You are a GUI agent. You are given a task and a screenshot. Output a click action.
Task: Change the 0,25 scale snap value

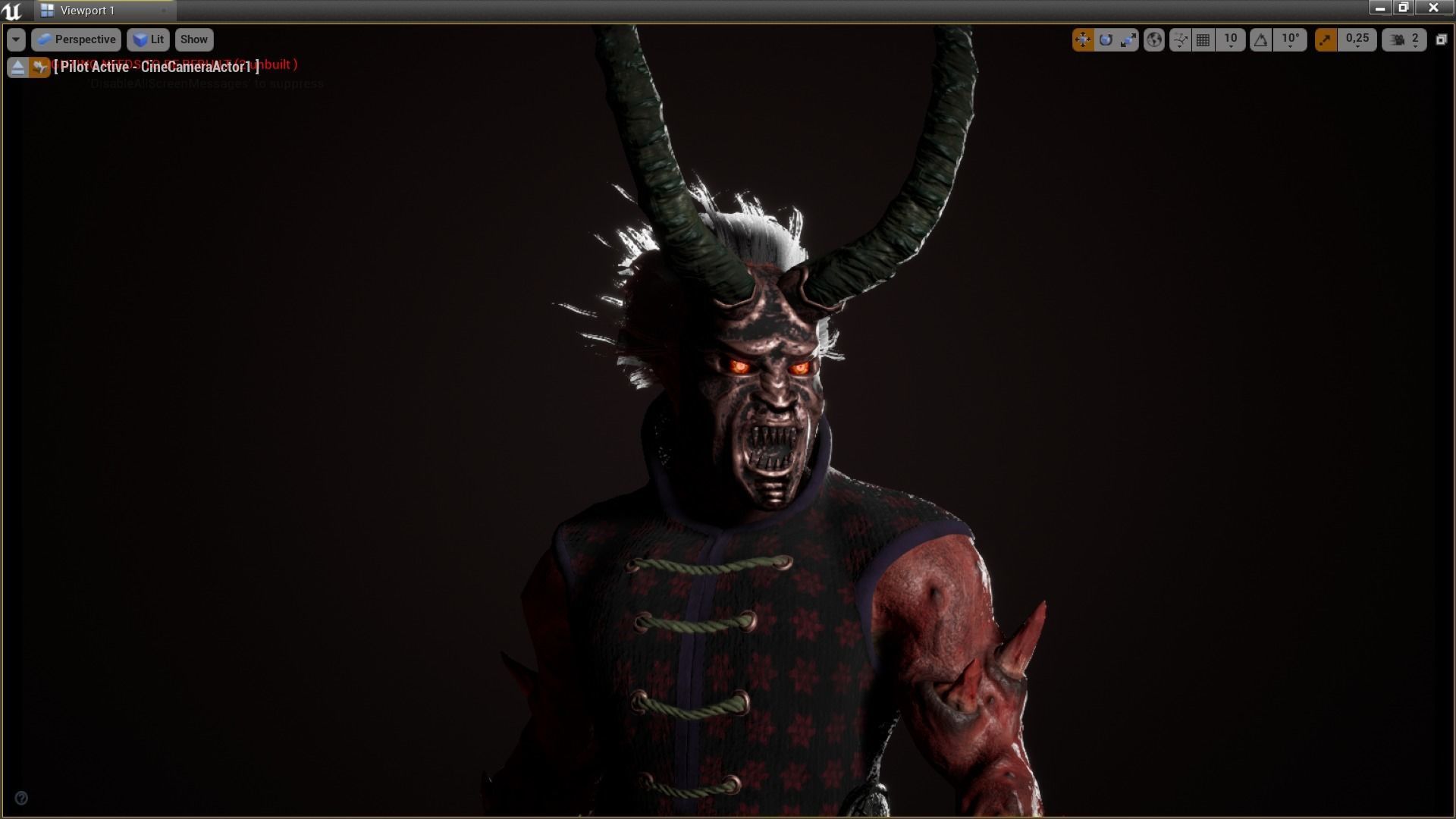point(1357,39)
